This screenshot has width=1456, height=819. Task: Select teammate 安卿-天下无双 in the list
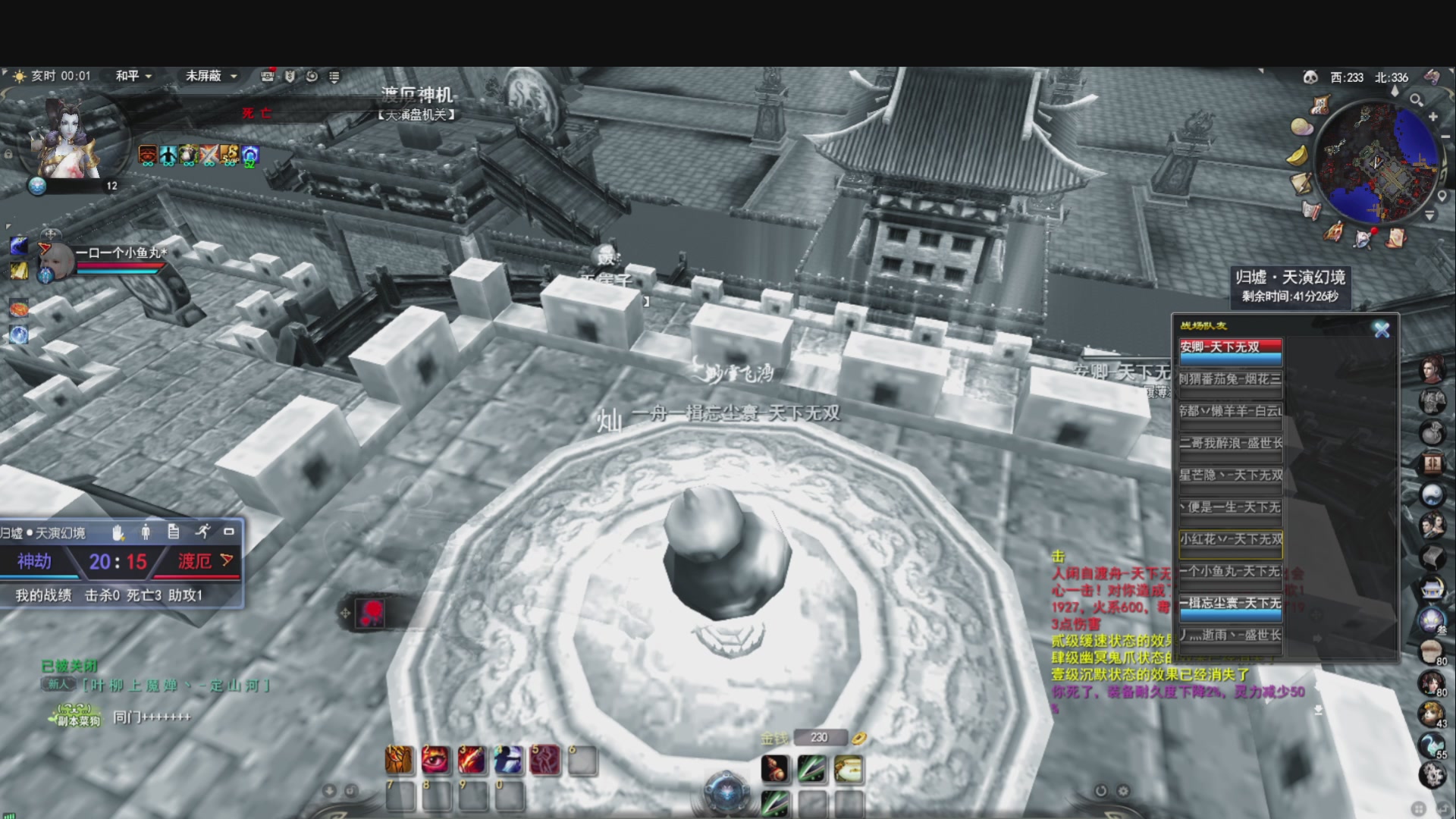(1230, 347)
